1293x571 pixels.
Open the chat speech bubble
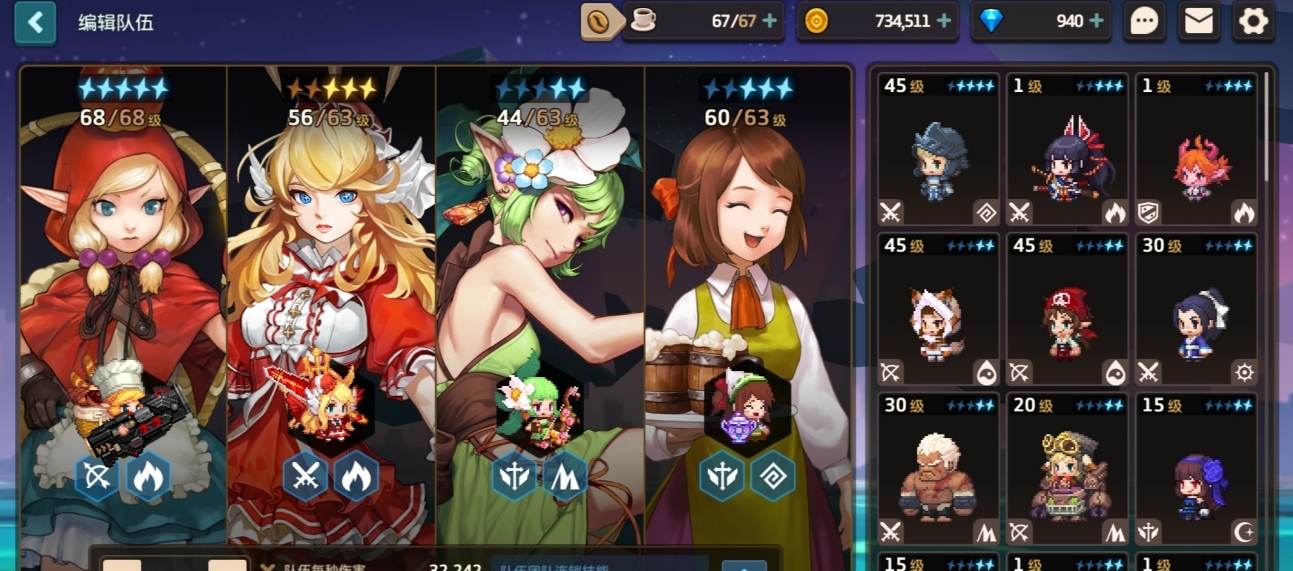(1144, 21)
